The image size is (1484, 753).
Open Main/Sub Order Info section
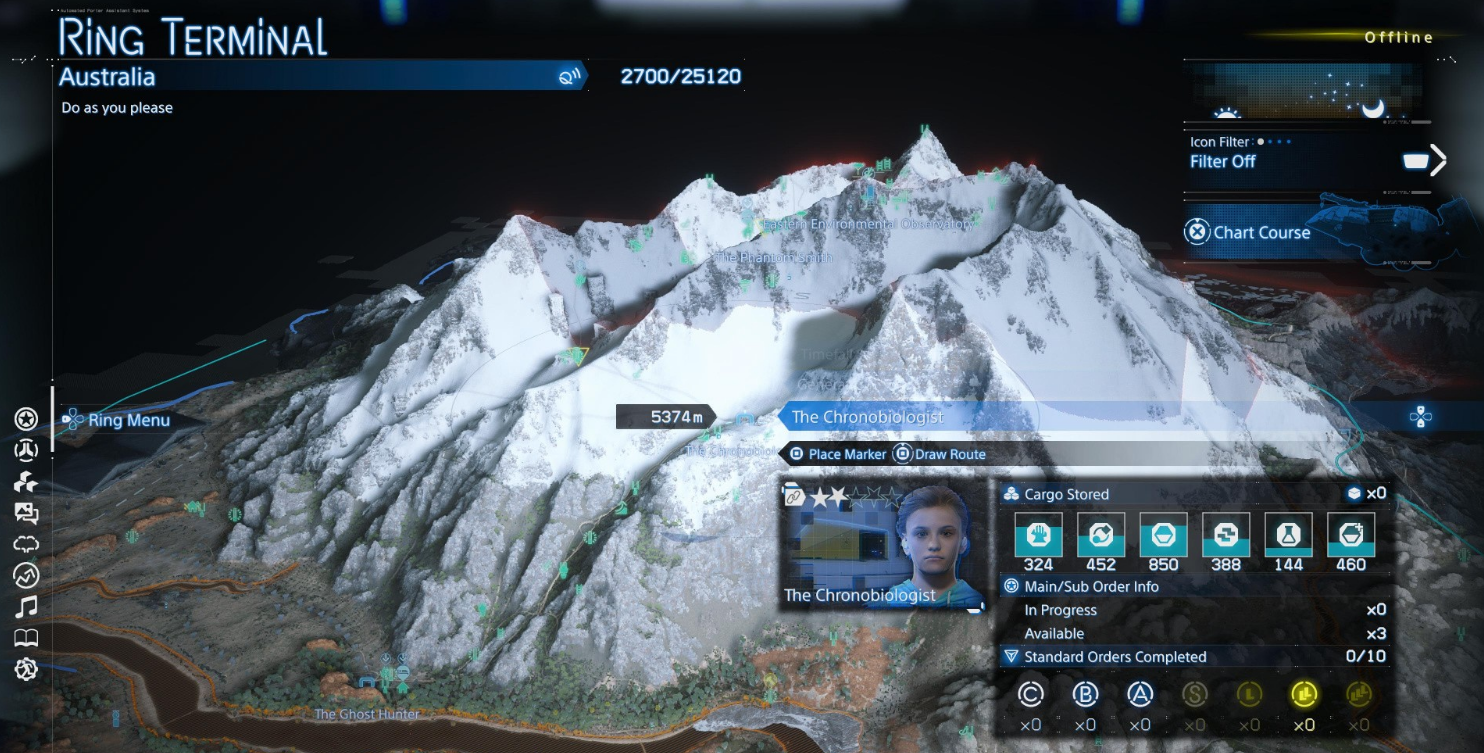pos(1091,587)
